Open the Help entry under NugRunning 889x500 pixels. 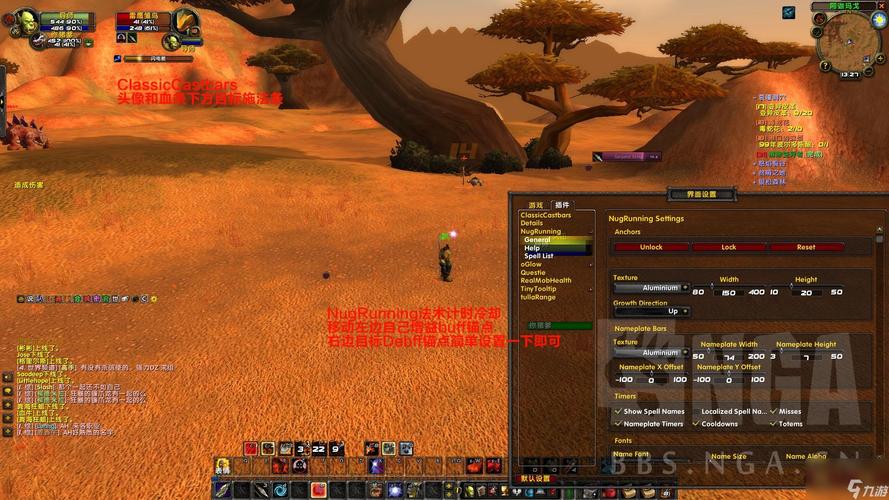coord(531,248)
